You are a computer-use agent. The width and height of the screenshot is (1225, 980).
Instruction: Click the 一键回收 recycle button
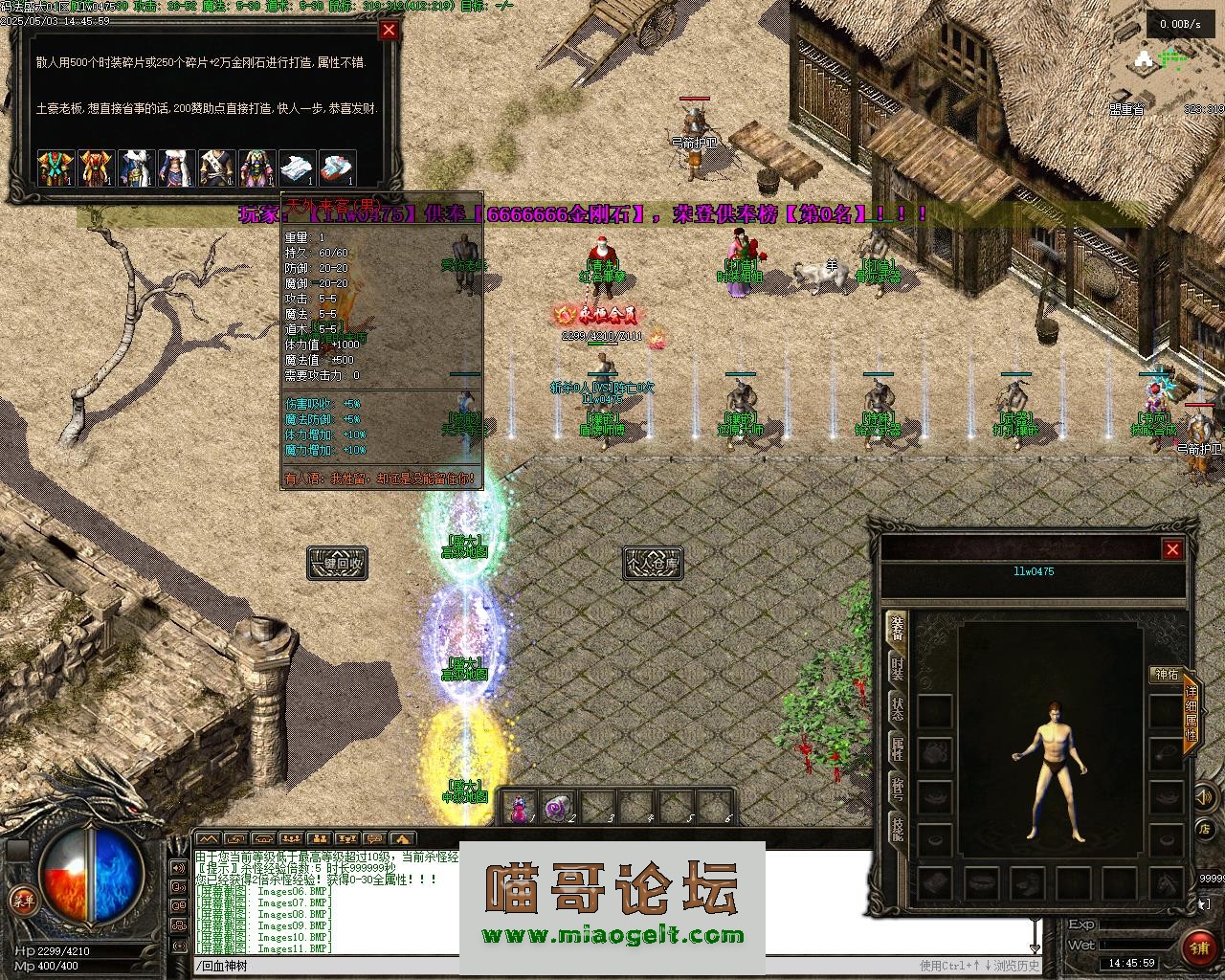click(x=337, y=563)
